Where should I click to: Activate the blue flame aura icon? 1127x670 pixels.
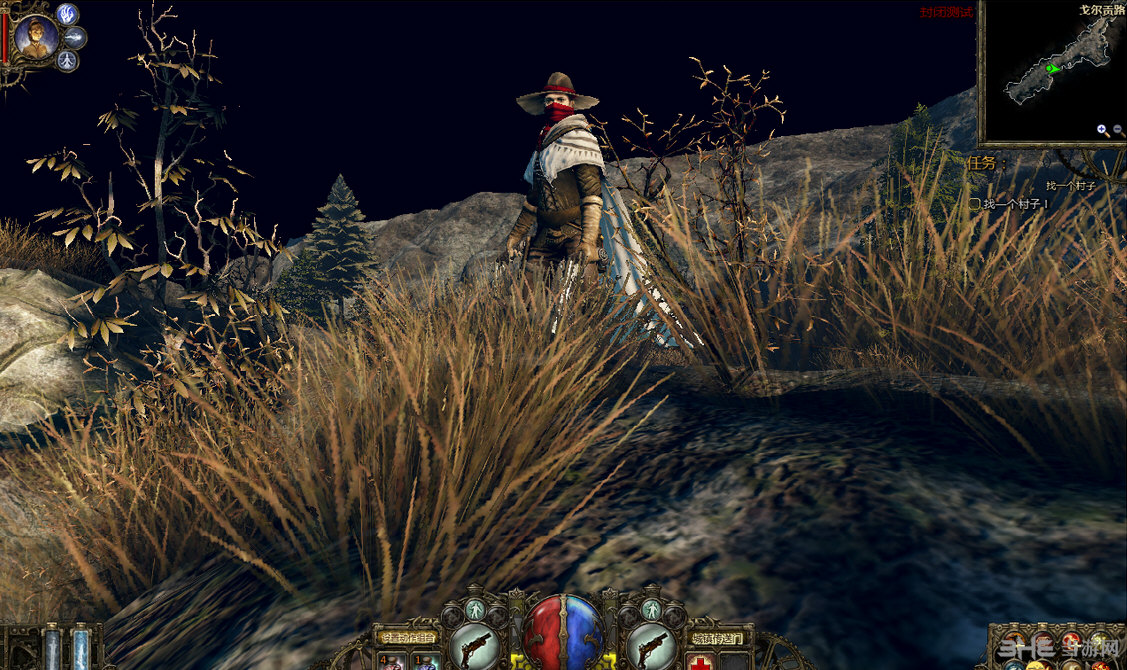tap(67, 14)
